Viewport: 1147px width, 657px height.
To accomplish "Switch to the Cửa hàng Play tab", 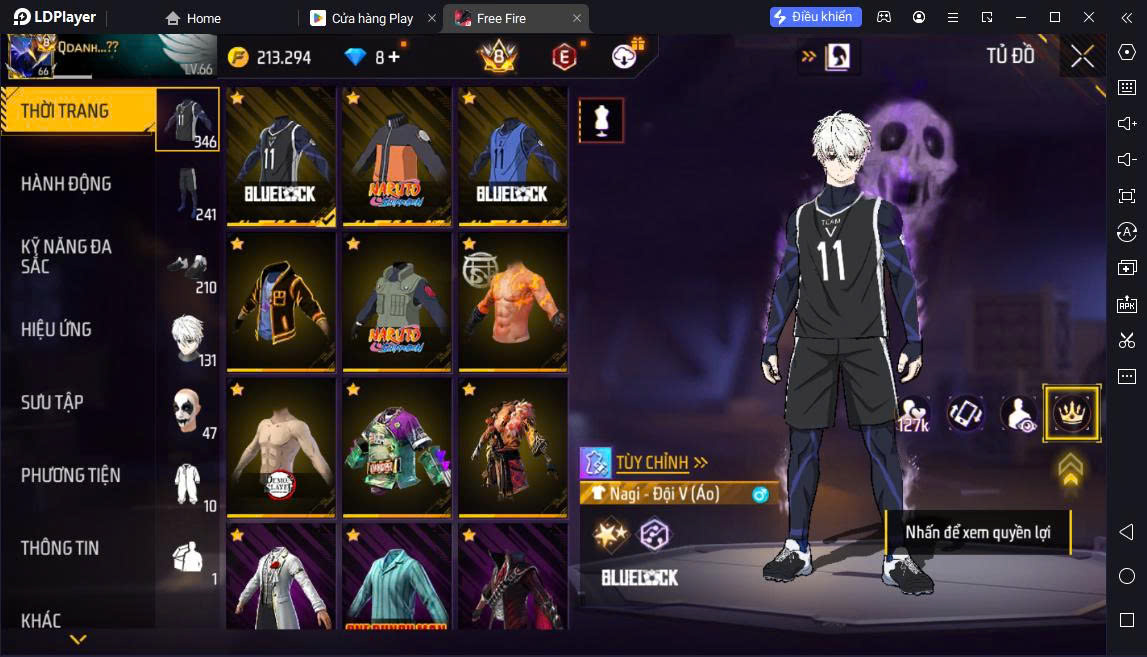I will [x=372, y=18].
